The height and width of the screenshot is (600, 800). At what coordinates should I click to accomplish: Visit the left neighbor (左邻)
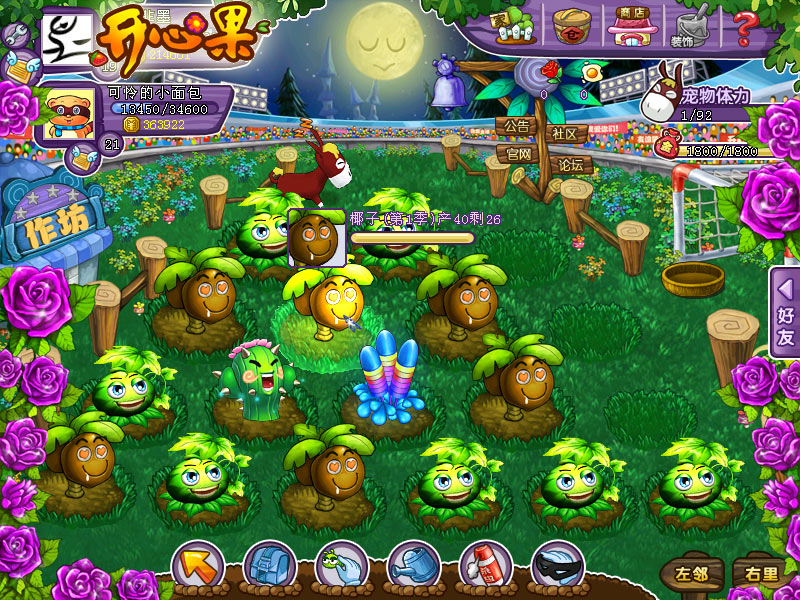pyautogui.click(x=692, y=574)
